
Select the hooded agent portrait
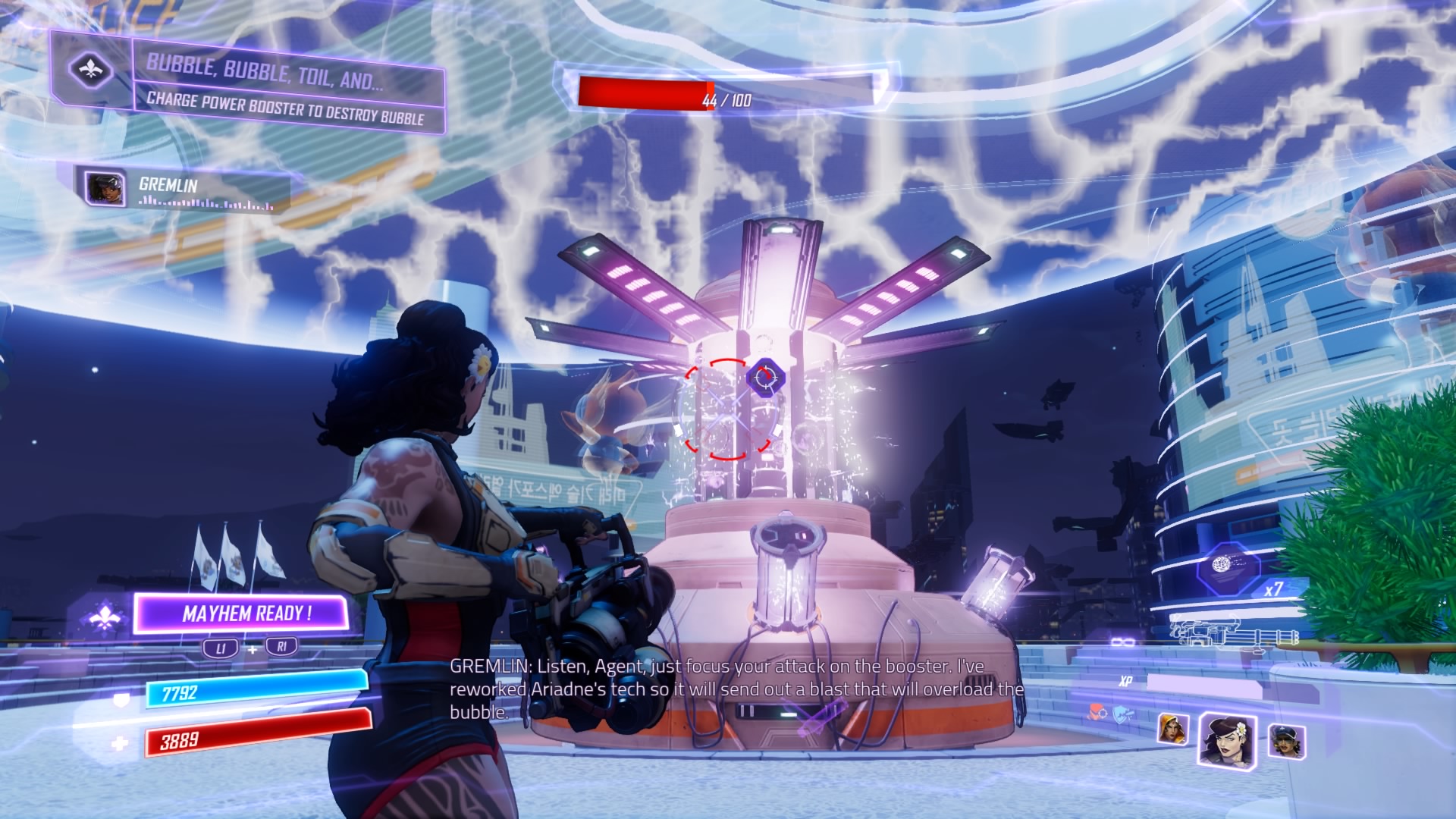pyautogui.click(x=1172, y=730)
